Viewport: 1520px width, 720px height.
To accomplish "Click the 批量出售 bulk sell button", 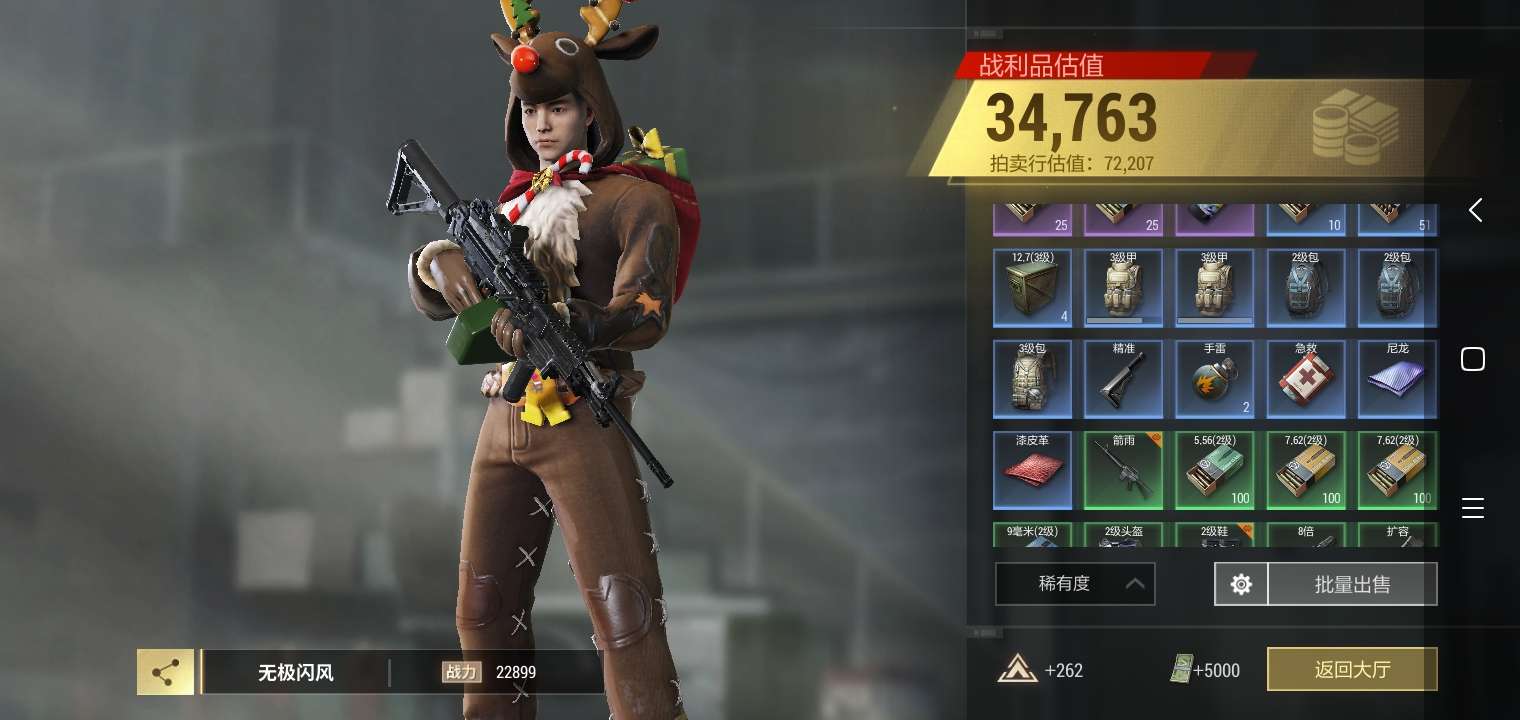I will 1352,584.
